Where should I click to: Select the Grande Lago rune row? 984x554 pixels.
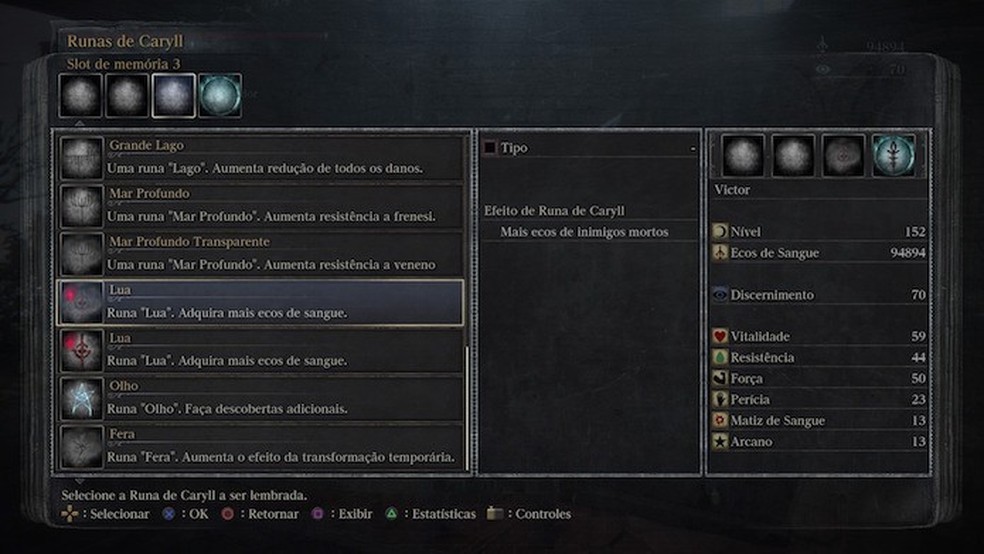[x=262, y=157]
